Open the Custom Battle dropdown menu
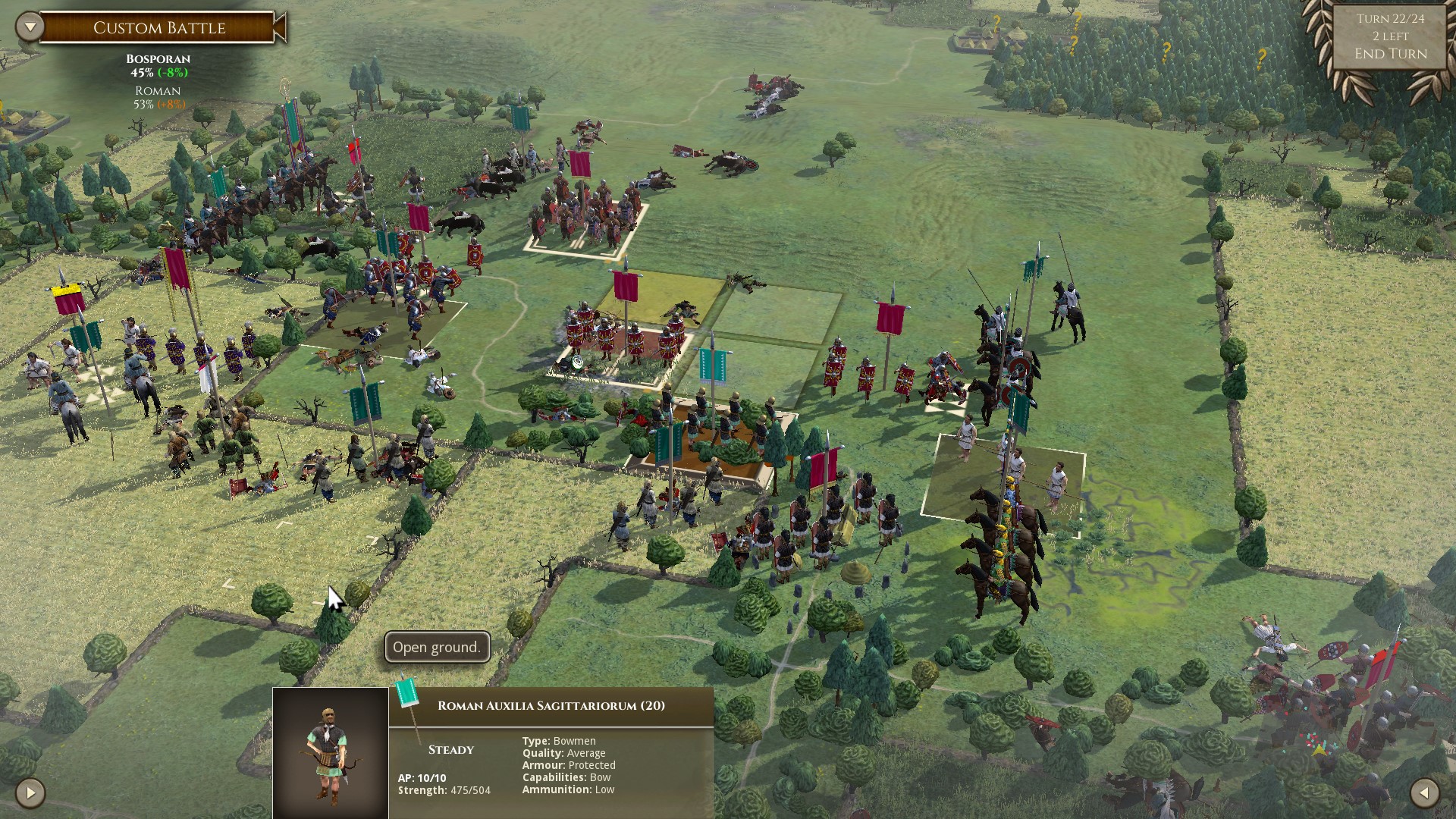The image size is (1456, 819). tap(30, 27)
